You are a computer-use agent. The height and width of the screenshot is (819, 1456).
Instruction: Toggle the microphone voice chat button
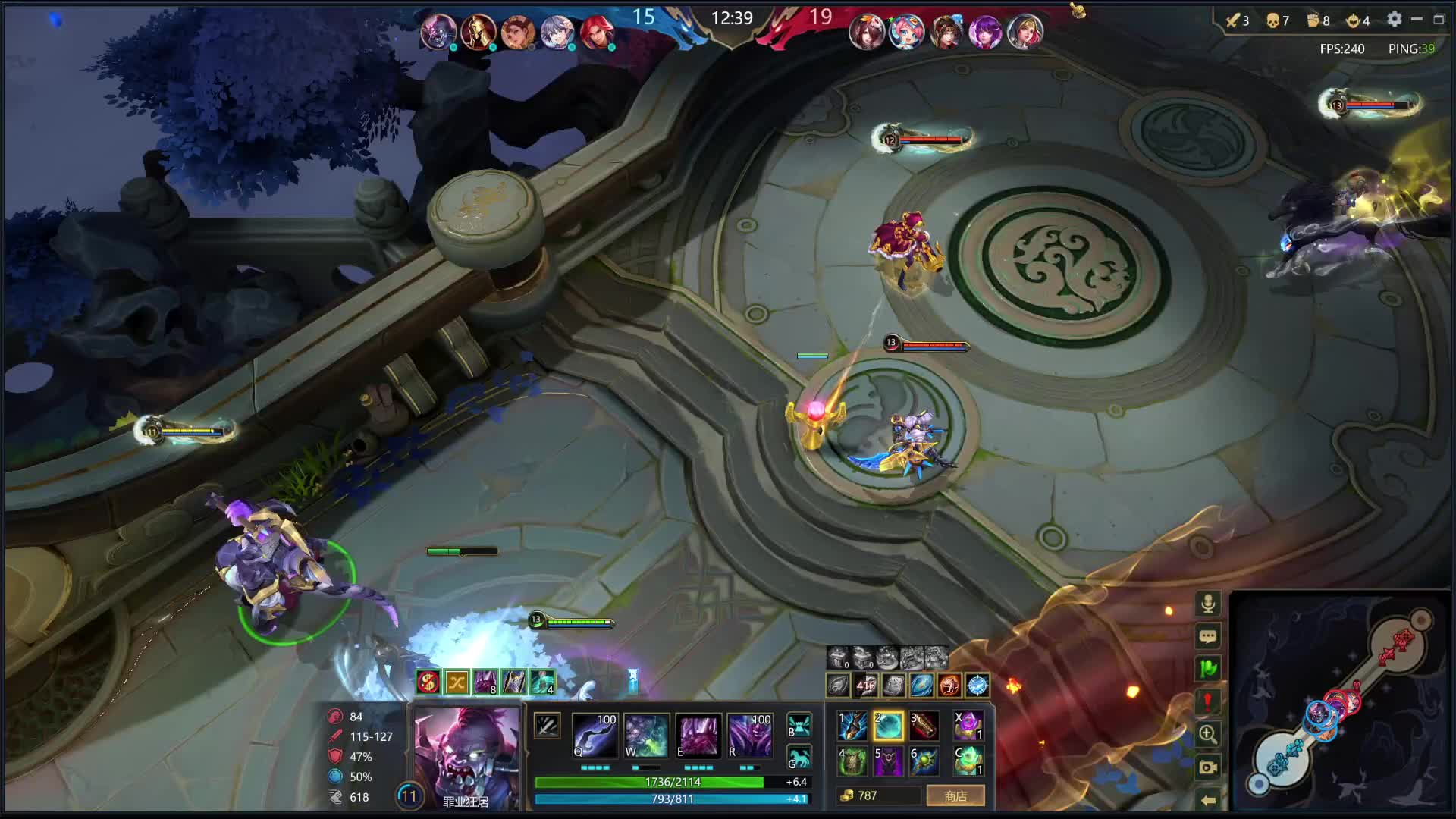pos(1208,604)
